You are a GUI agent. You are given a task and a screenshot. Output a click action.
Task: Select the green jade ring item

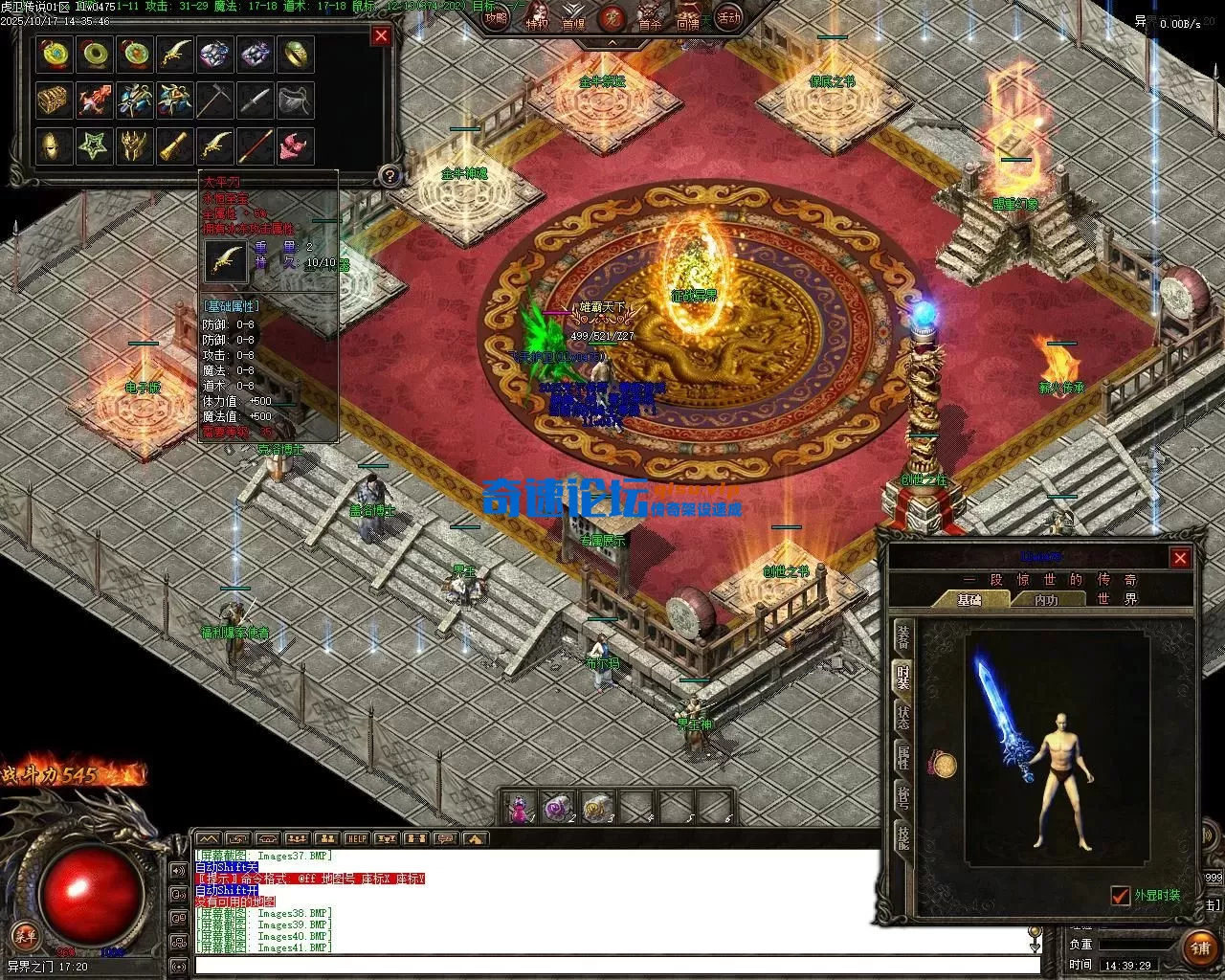[94, 55]
